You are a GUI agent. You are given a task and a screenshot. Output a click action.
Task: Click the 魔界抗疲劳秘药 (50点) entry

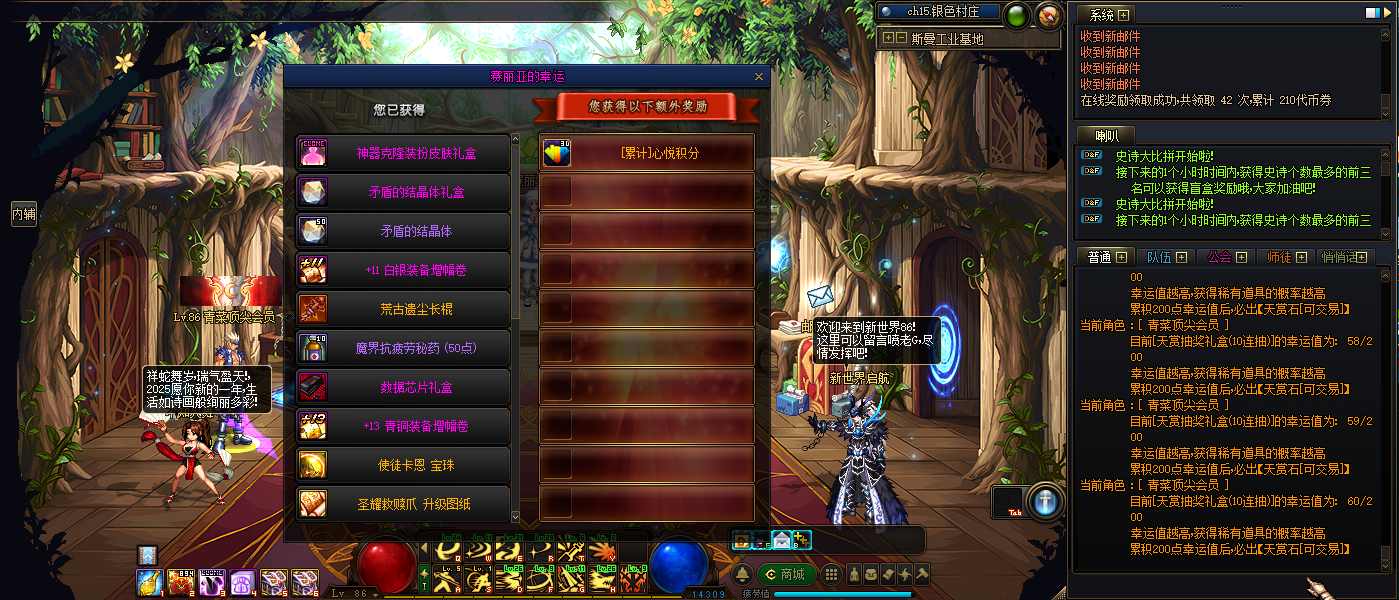(403, 348)
